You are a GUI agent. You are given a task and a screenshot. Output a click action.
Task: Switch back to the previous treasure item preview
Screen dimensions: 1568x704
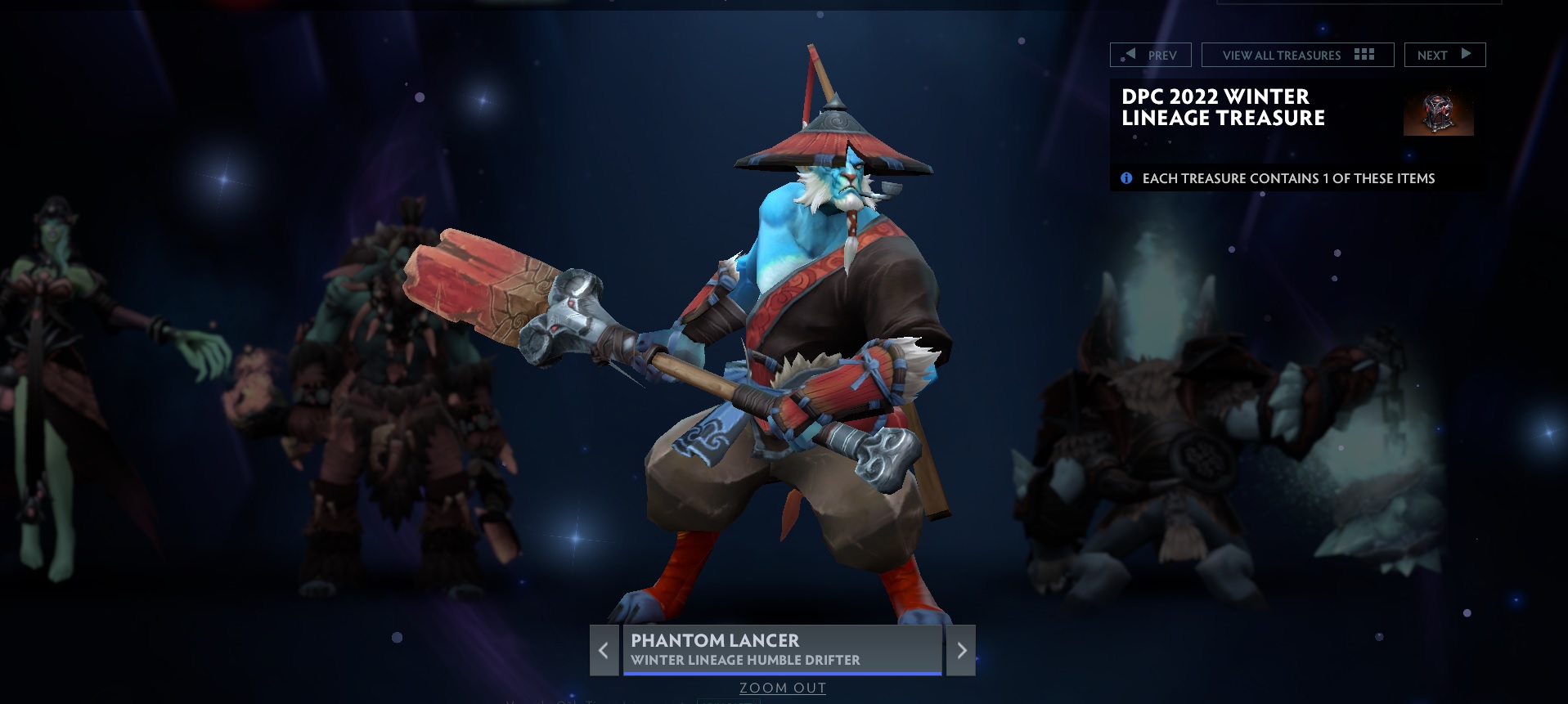604,650
